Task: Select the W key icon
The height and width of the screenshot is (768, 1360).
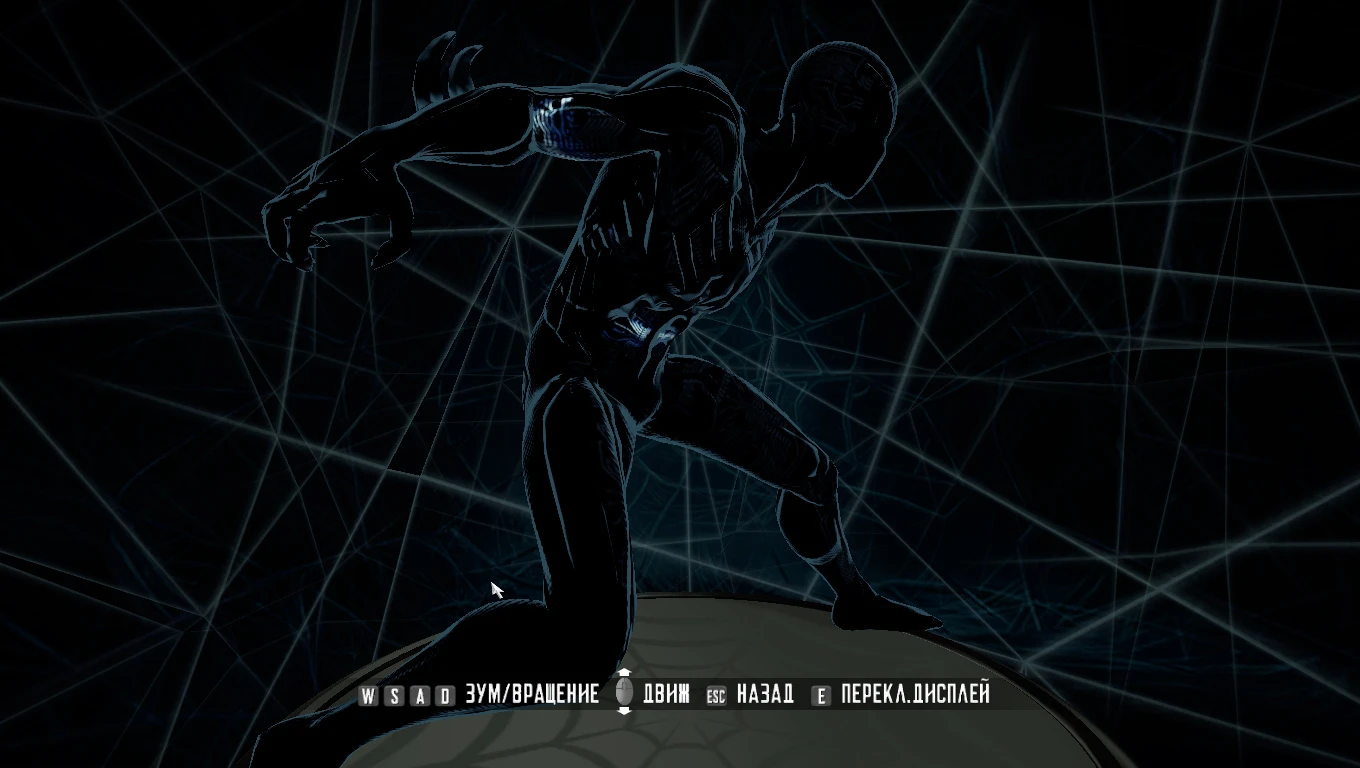Action: point(368,694)
